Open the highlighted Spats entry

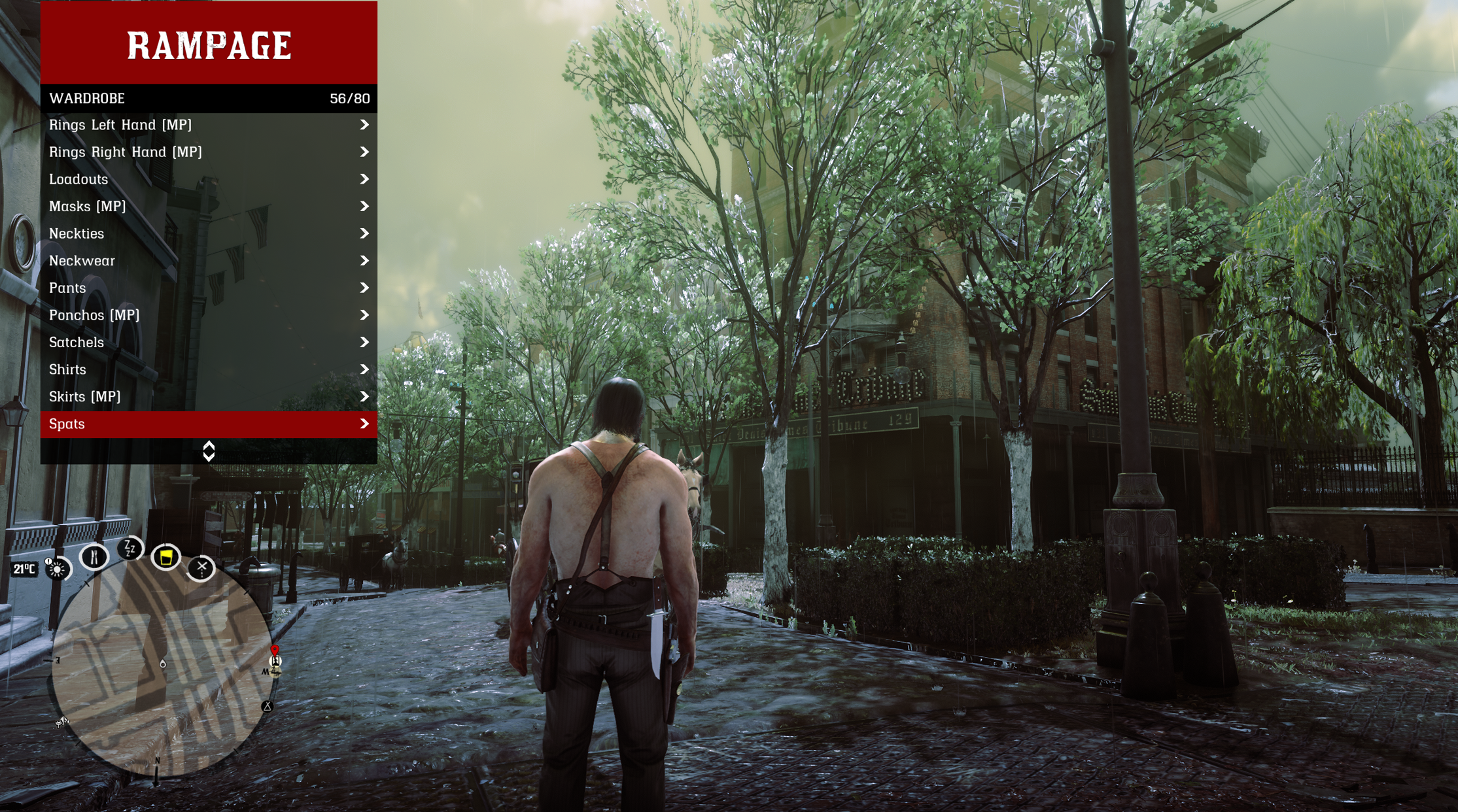pos(208,424)
